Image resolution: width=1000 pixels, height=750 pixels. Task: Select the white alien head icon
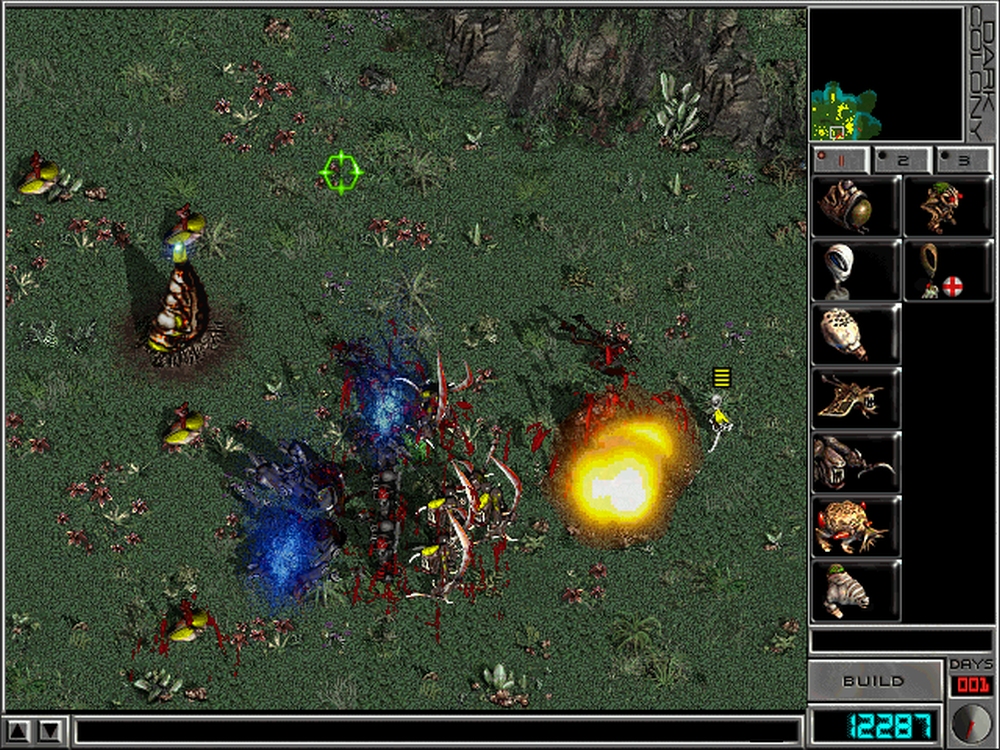click(x=855, y=270)
